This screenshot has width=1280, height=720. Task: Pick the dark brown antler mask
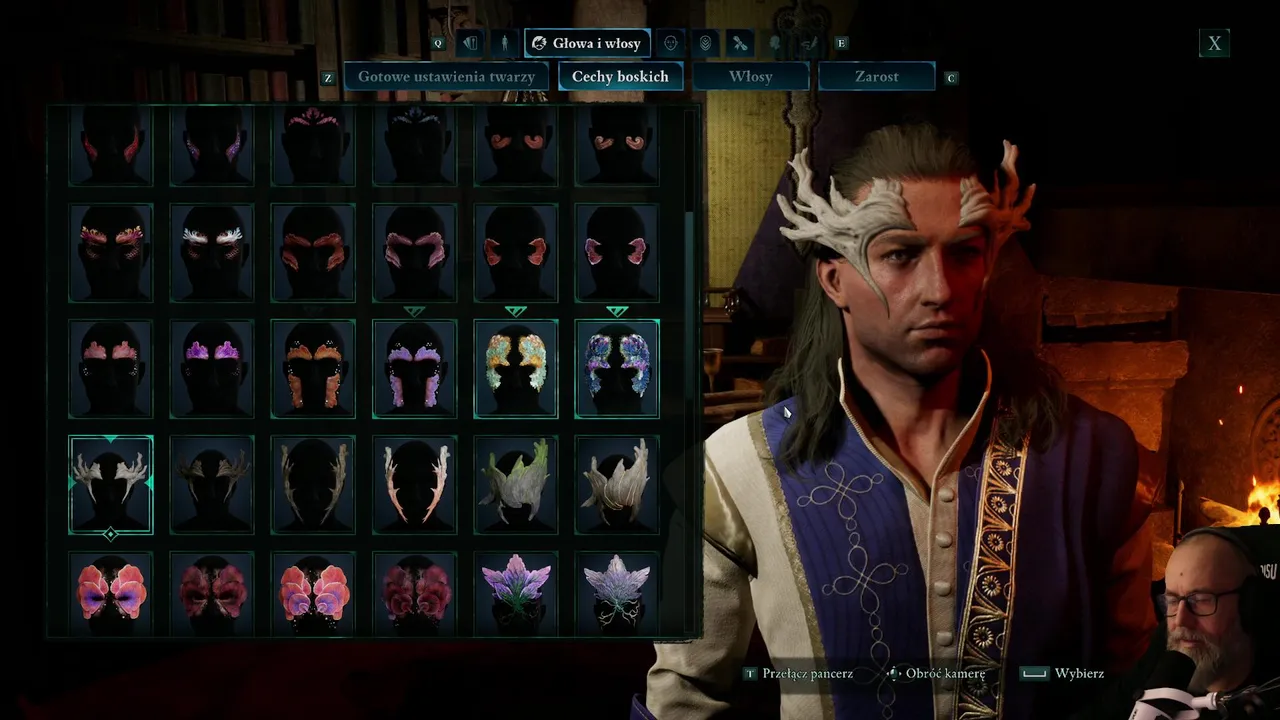click(212, 485)
